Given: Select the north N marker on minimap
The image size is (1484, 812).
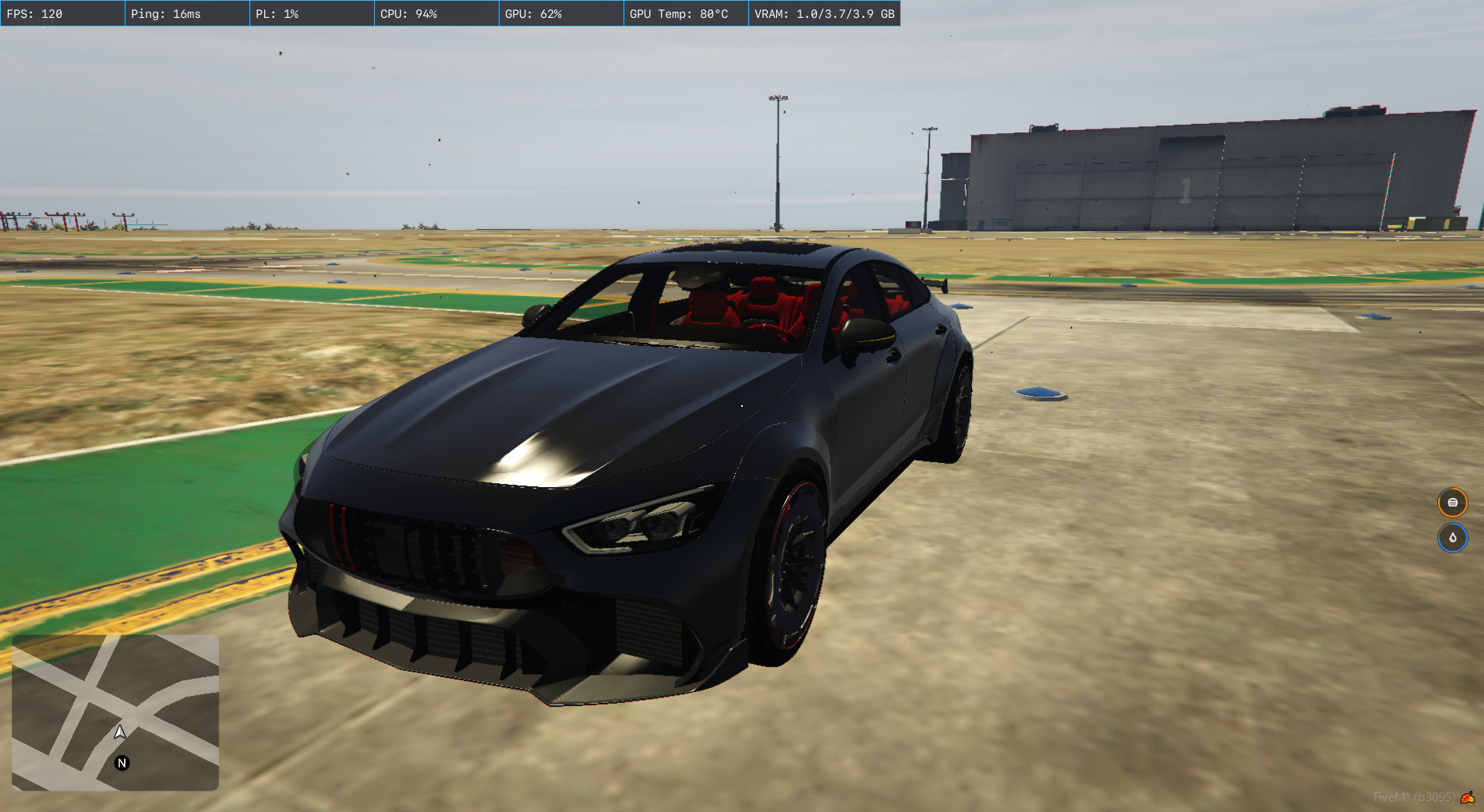Looking at the screenshot, I should click(x=122, y=763).
